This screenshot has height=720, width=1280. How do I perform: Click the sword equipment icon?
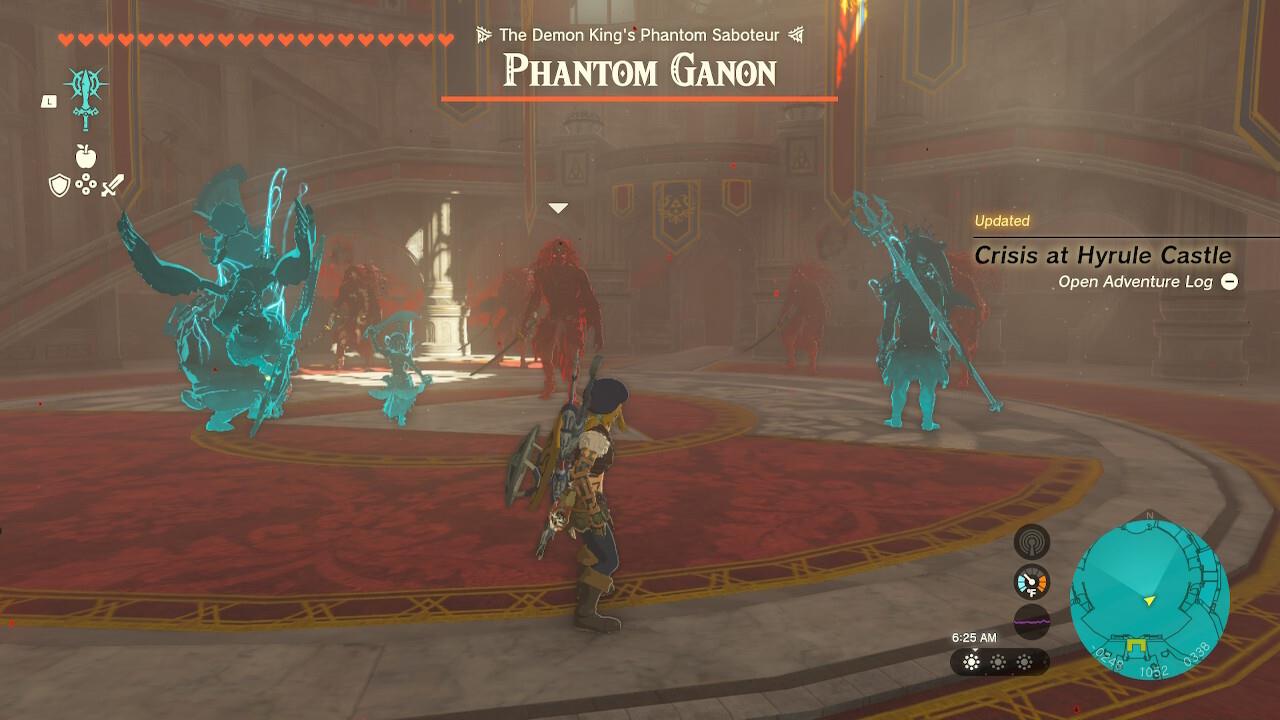(112, 183)
